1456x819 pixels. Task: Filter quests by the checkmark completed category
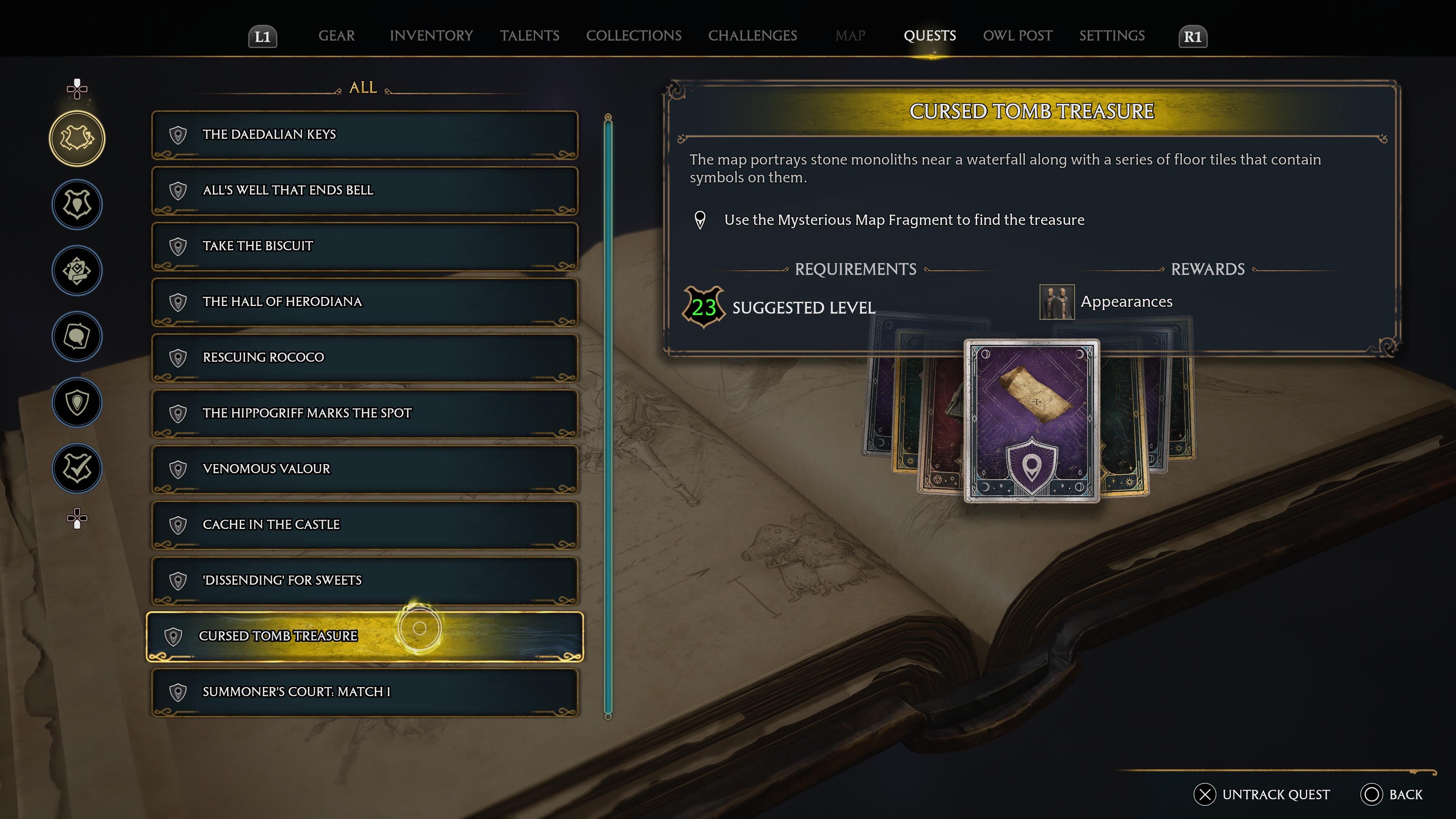pos(77,469)
